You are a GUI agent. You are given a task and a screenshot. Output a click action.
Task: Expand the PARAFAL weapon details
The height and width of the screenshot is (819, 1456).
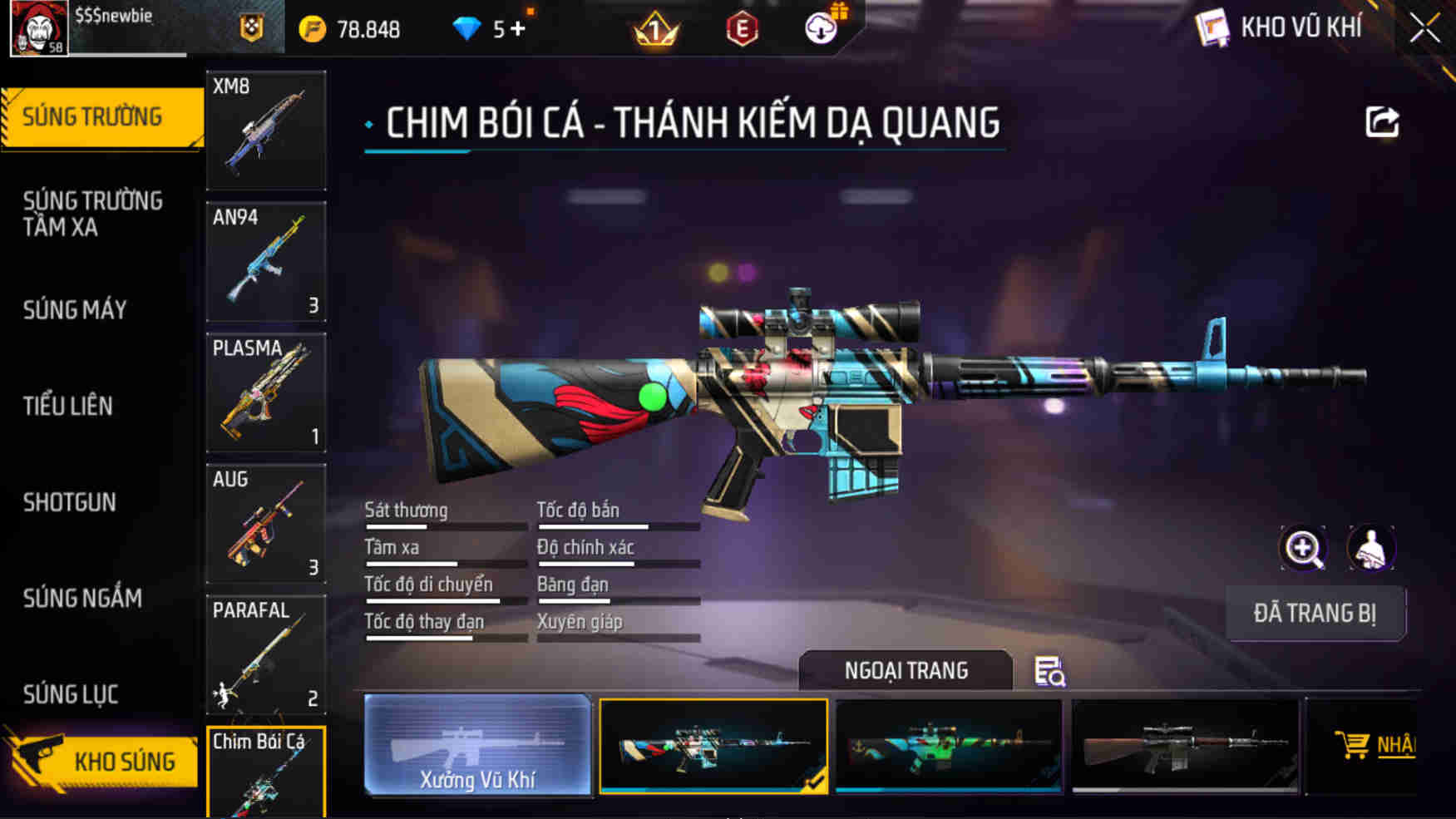(x=265, y=656)
